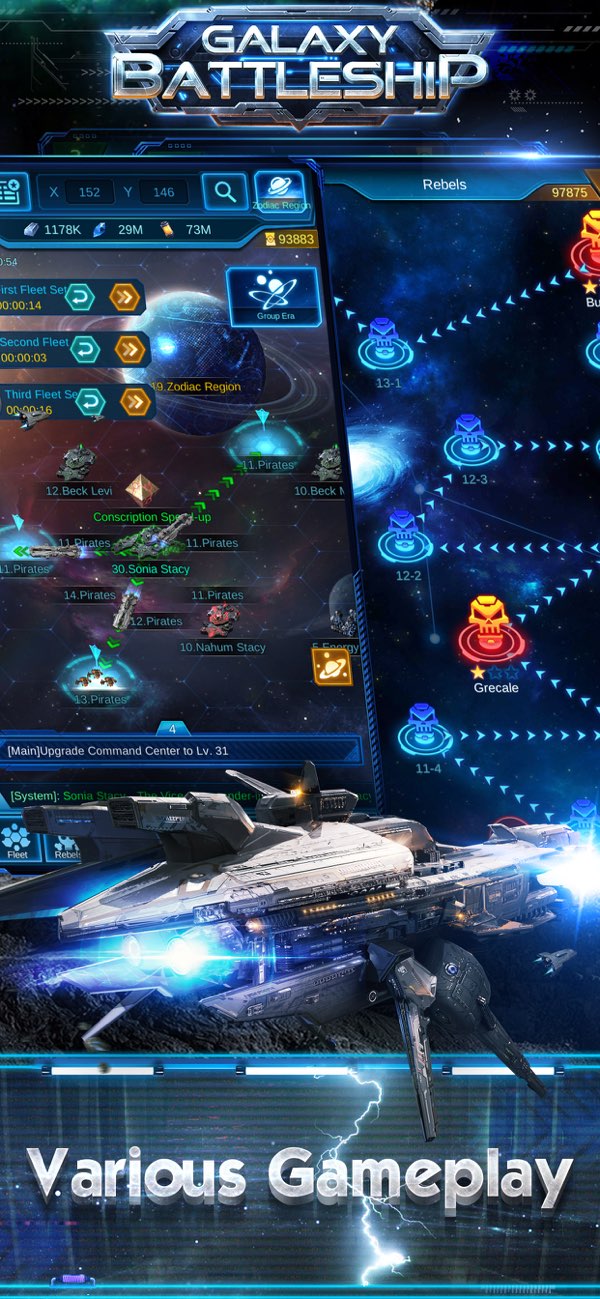Open the Group Era panel
Image resolution: width=600 pixels, height=1299 pixels.
pyautogui.click(x=273, y=296)
